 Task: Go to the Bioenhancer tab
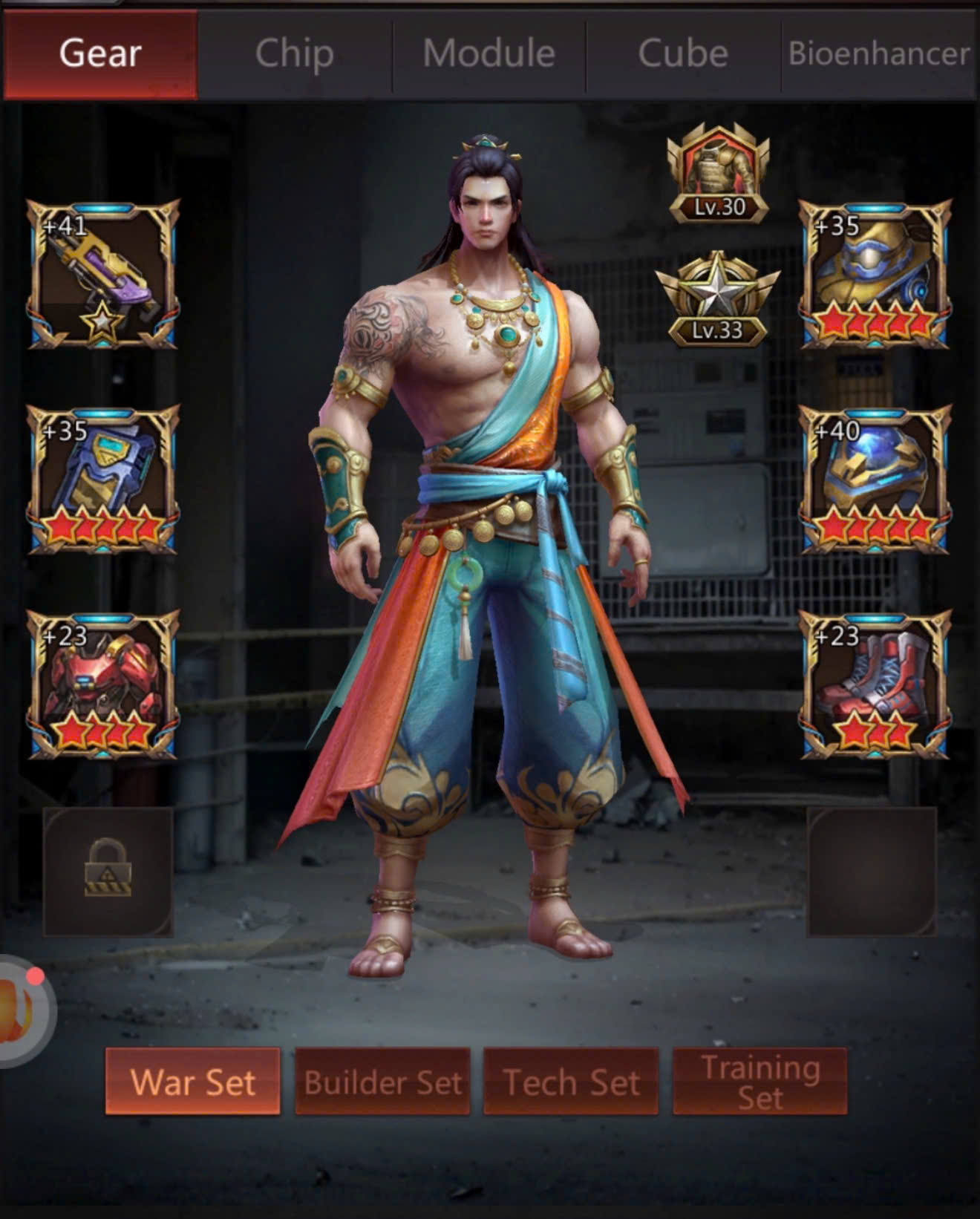879,54
